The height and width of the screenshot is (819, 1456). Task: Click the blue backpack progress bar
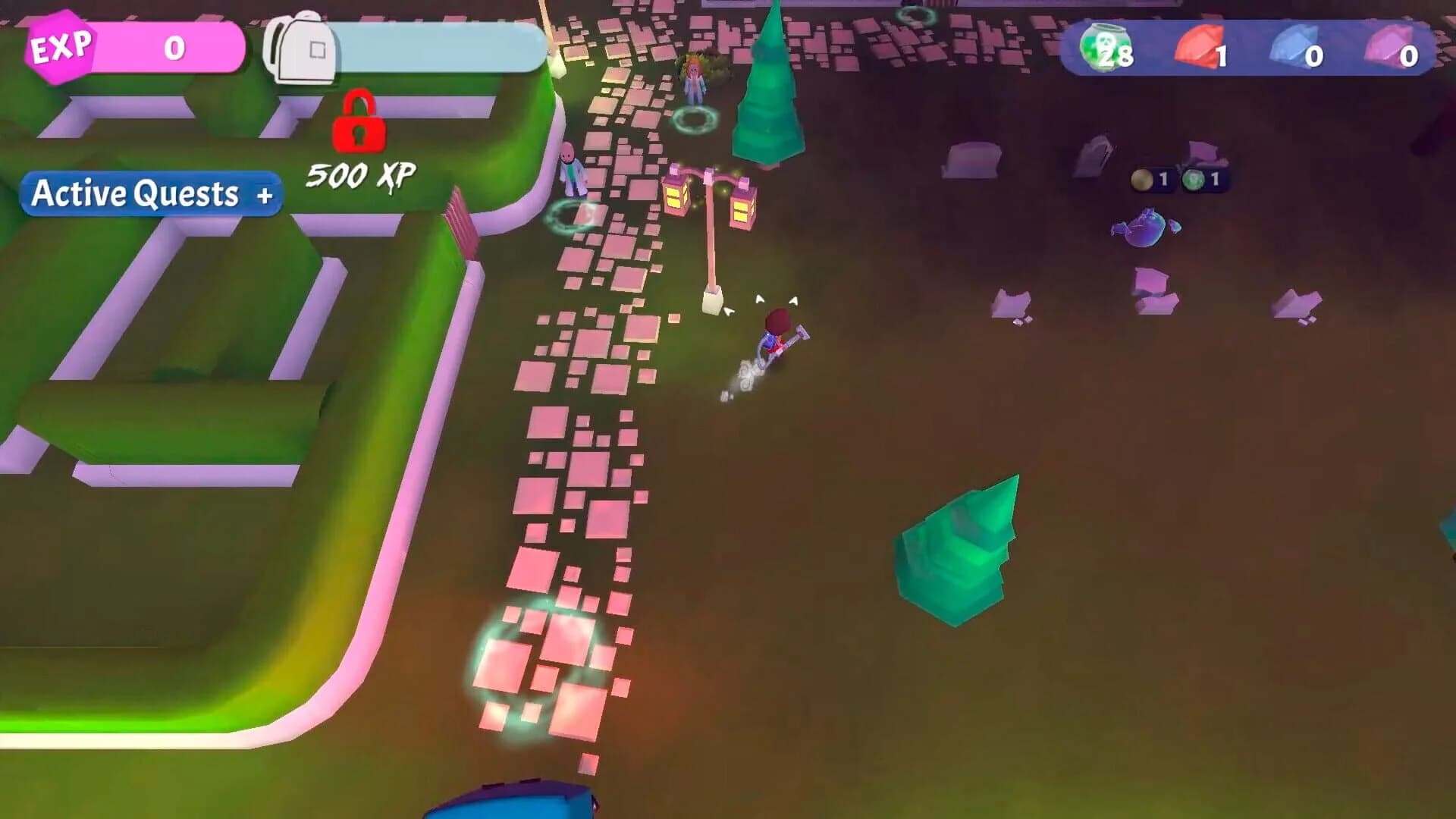click(440, 47)
